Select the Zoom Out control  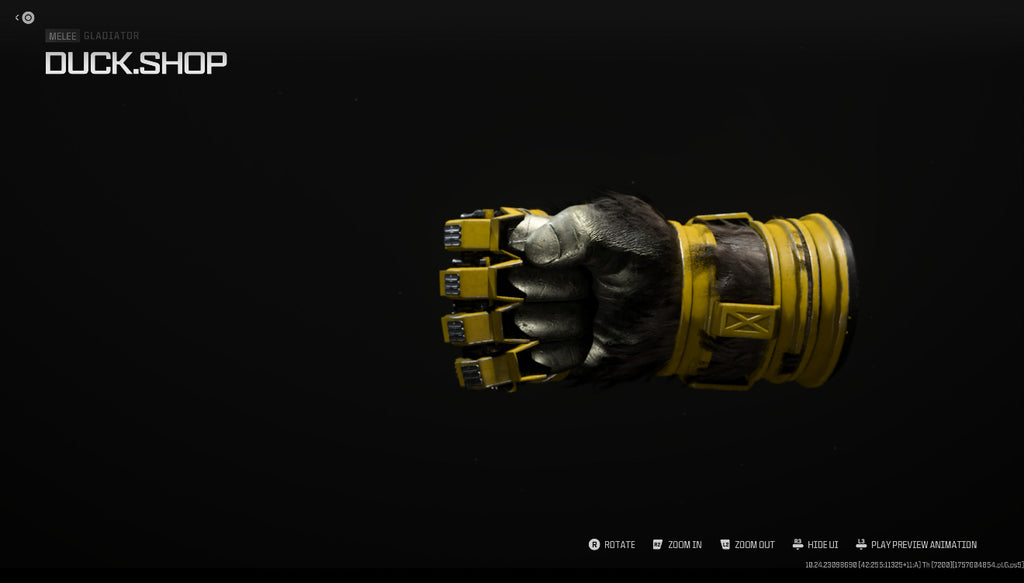pos(746,545)
